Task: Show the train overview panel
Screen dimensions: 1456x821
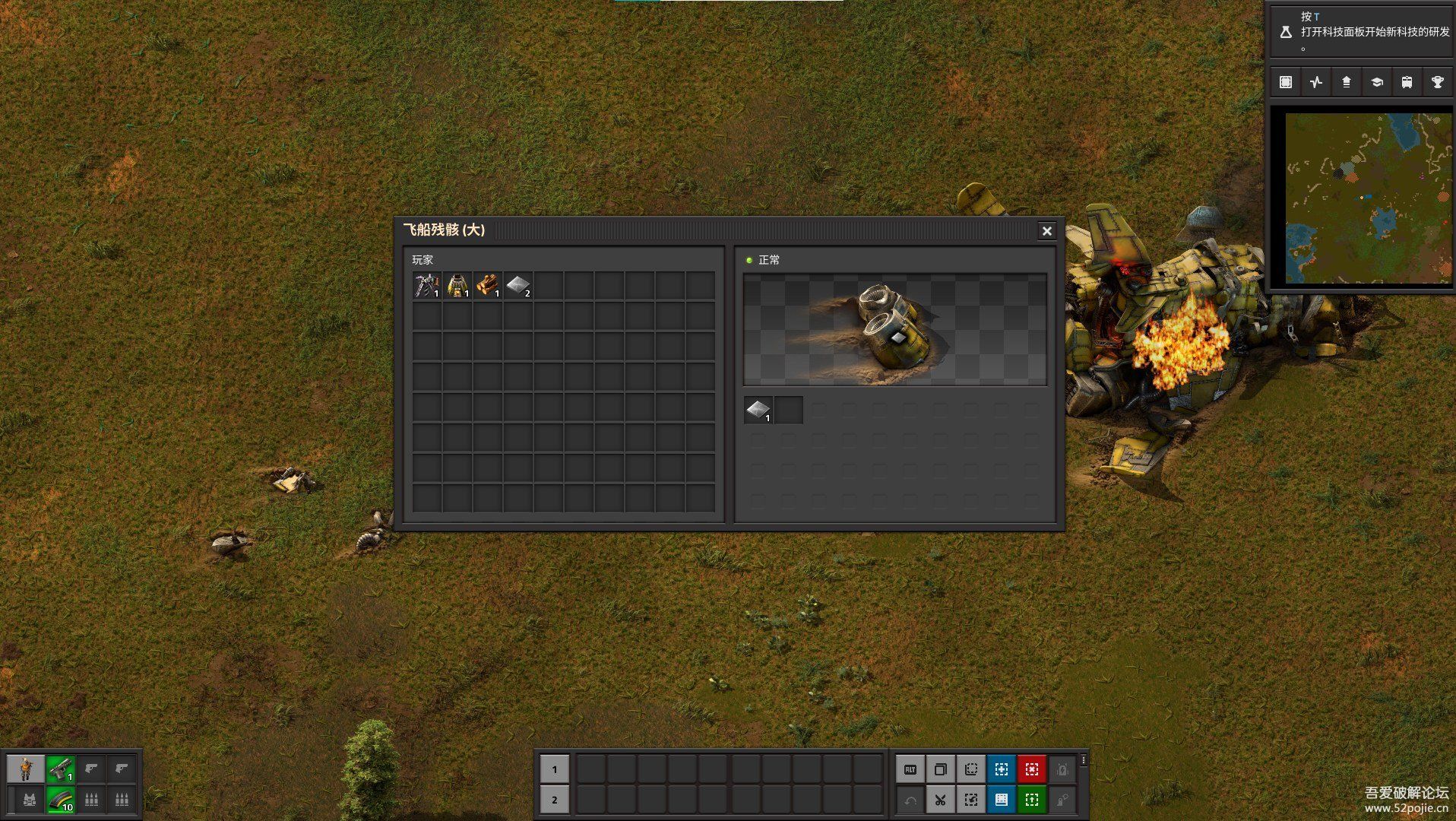Action: click(x=1407, y=82)
